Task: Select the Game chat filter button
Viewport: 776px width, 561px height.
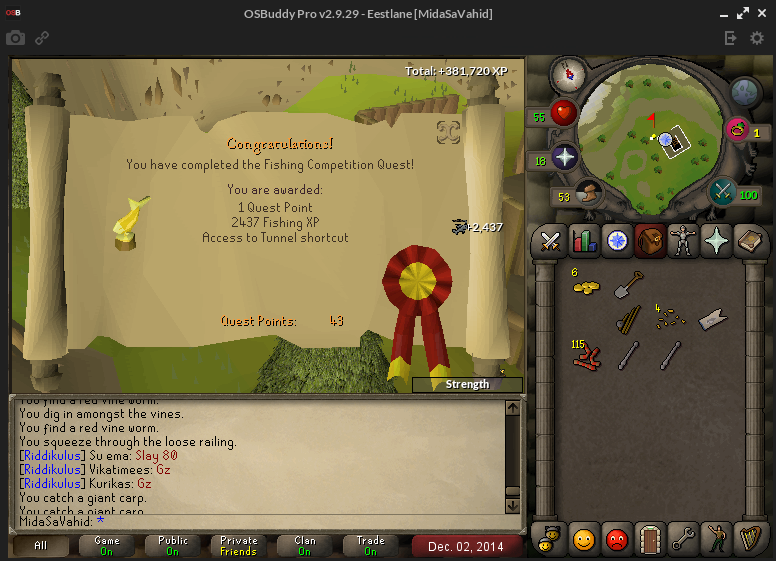Action: click(x=107, y=546)
